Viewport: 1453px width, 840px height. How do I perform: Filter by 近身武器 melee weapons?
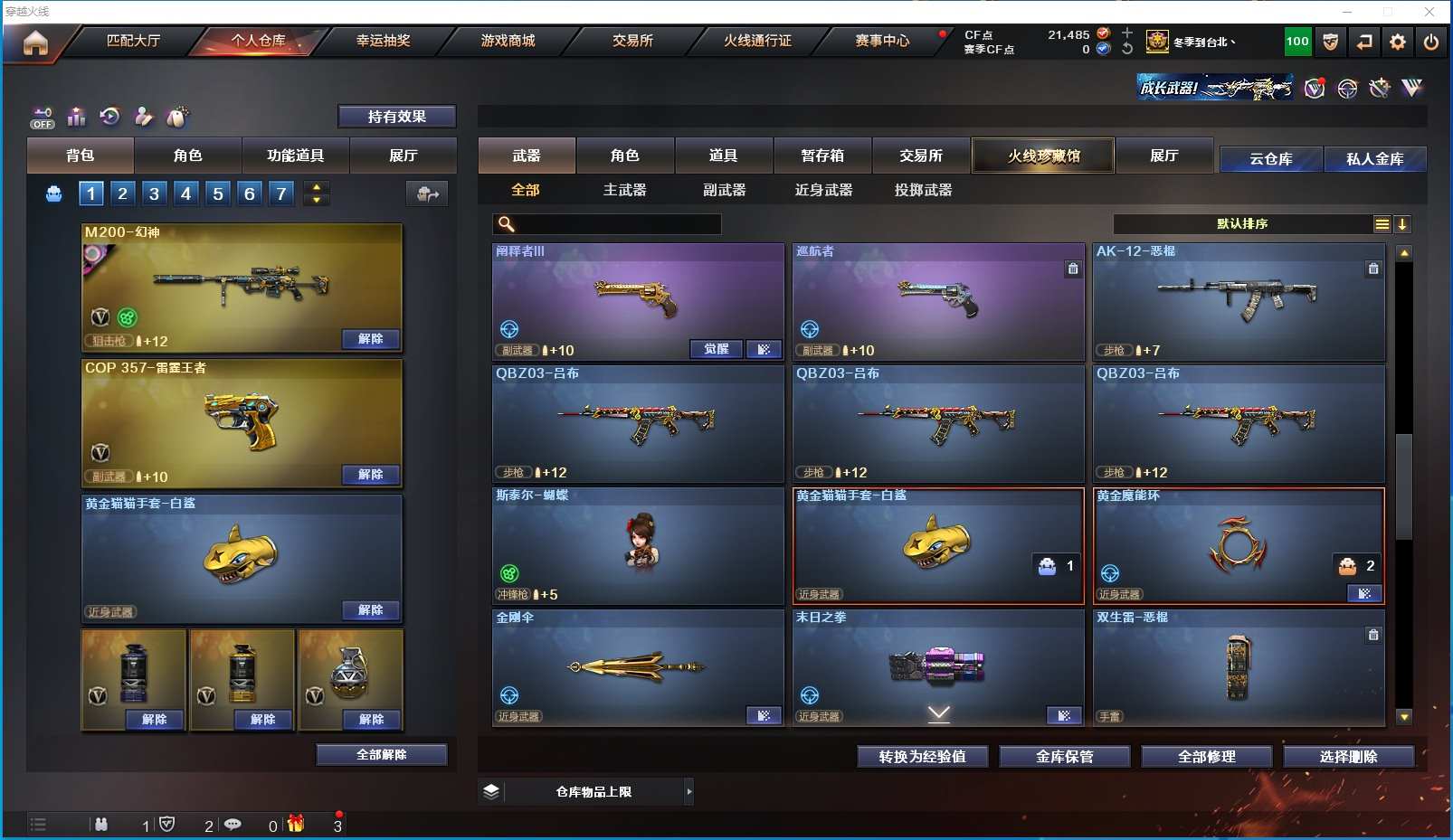[823, 190]
